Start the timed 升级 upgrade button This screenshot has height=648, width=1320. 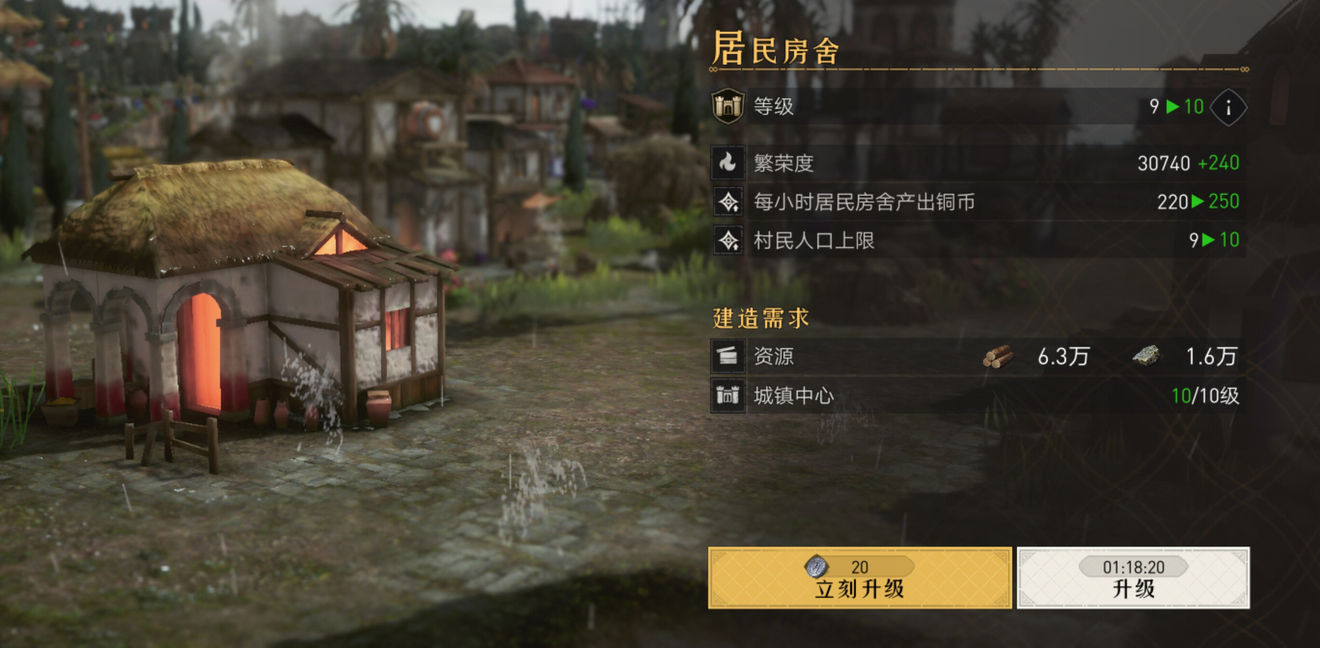(1133, 578)
